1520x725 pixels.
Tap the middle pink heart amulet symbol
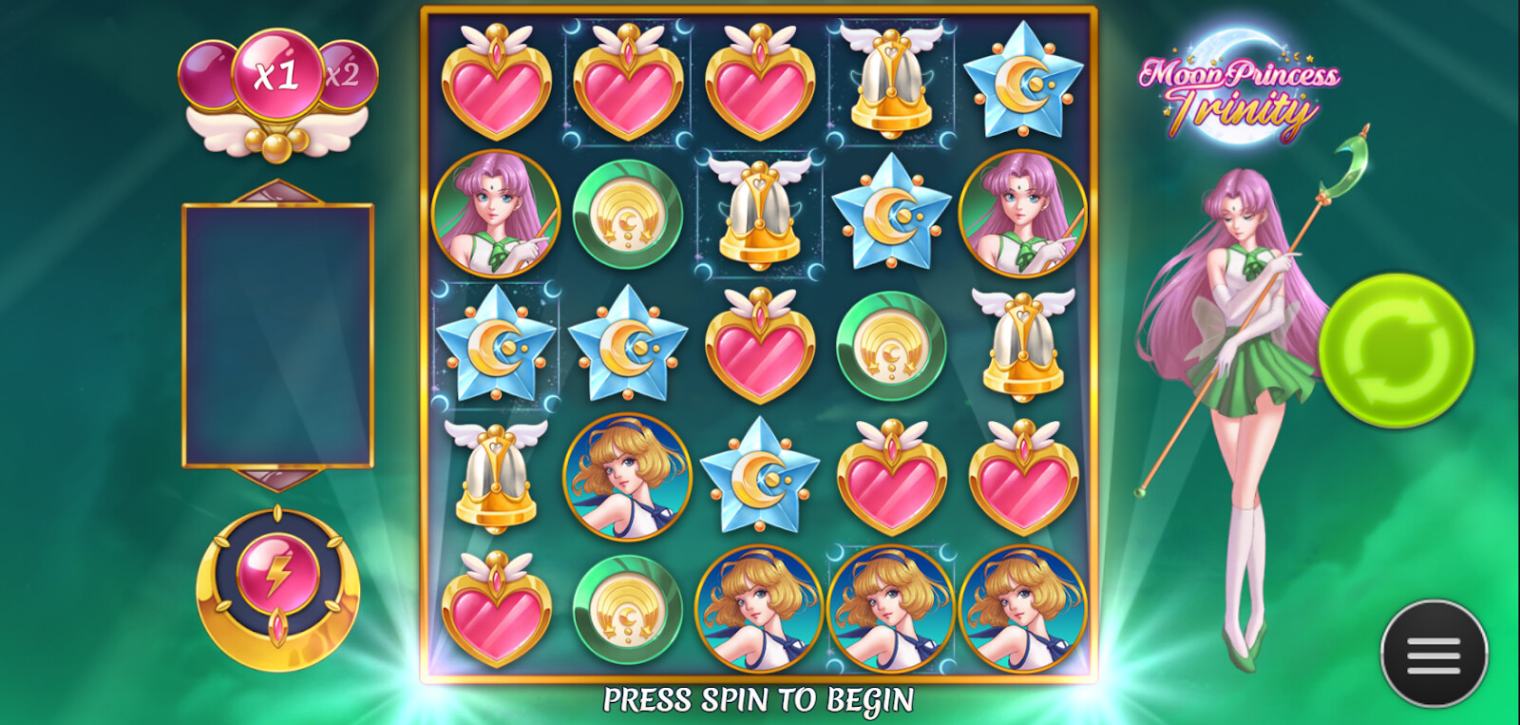(x=760, y=345)
